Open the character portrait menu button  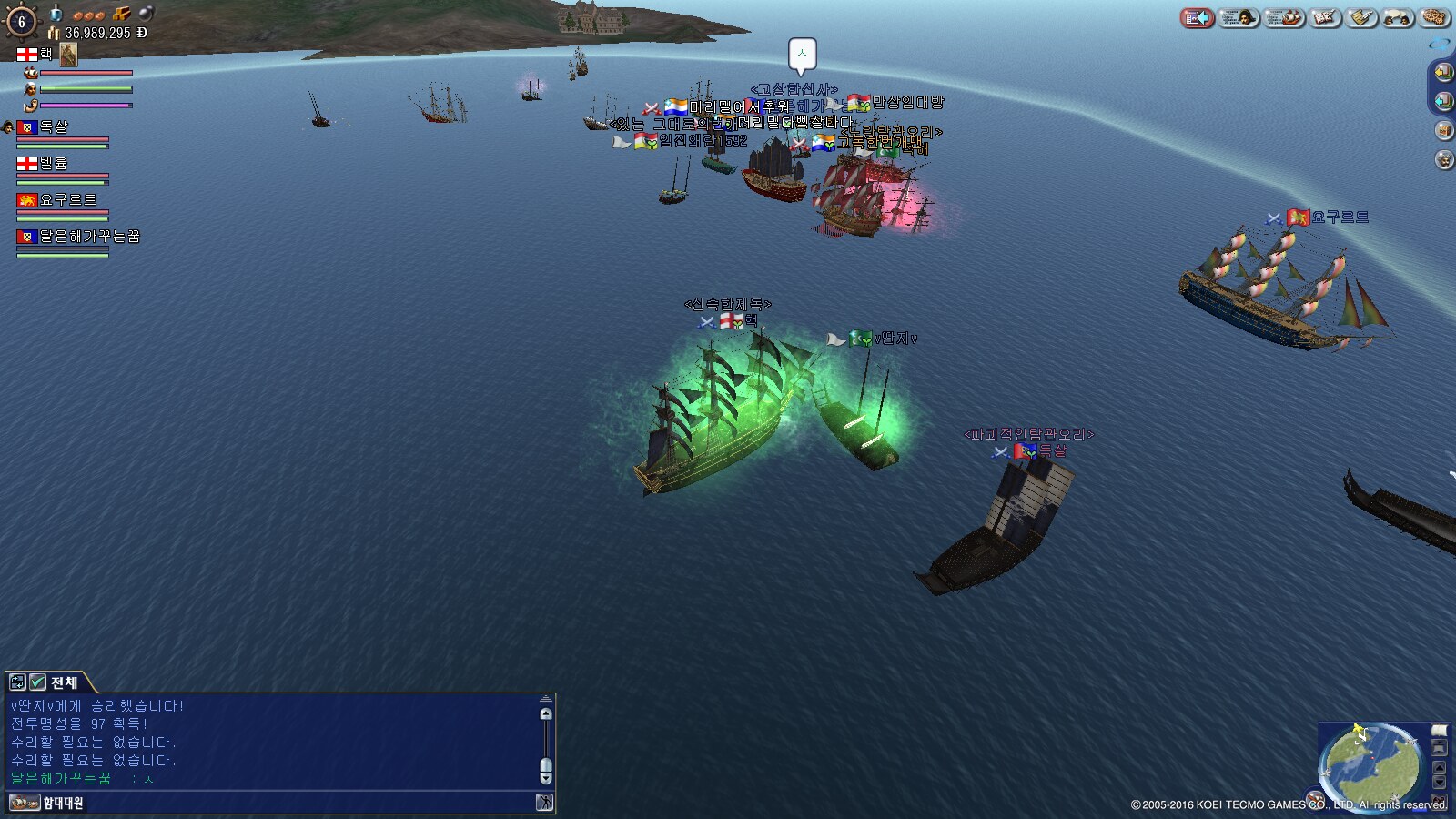[x=1239, y=17]
